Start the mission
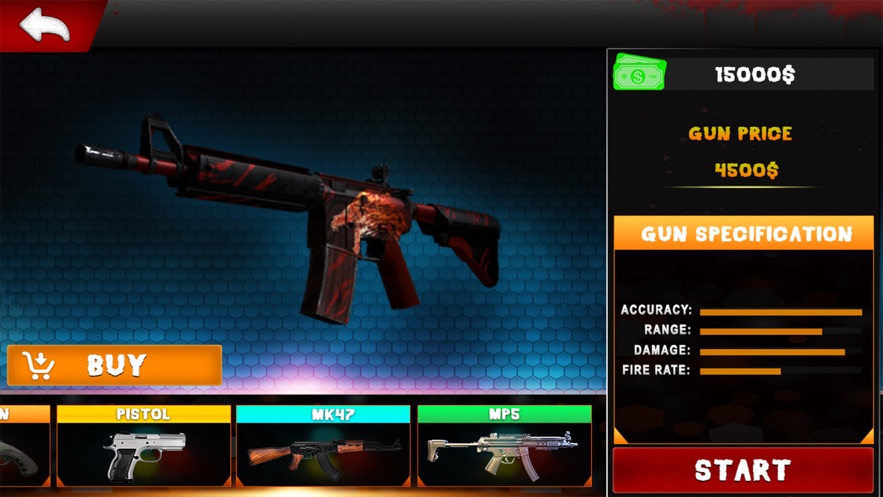This screenshot has height=497, width=883. pos(742,470)
